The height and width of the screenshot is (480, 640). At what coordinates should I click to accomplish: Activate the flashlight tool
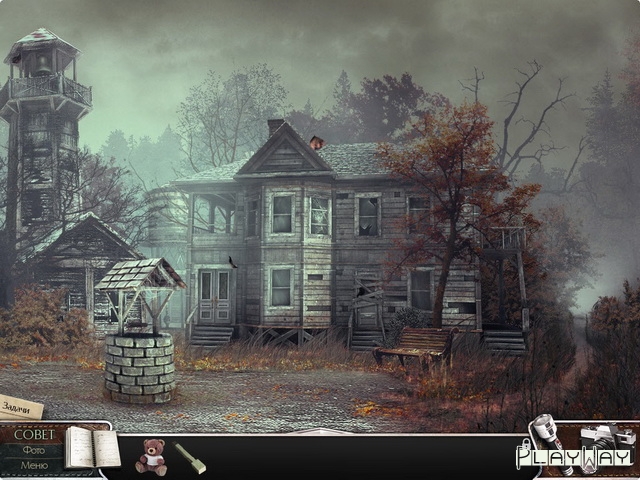[545, 440]
